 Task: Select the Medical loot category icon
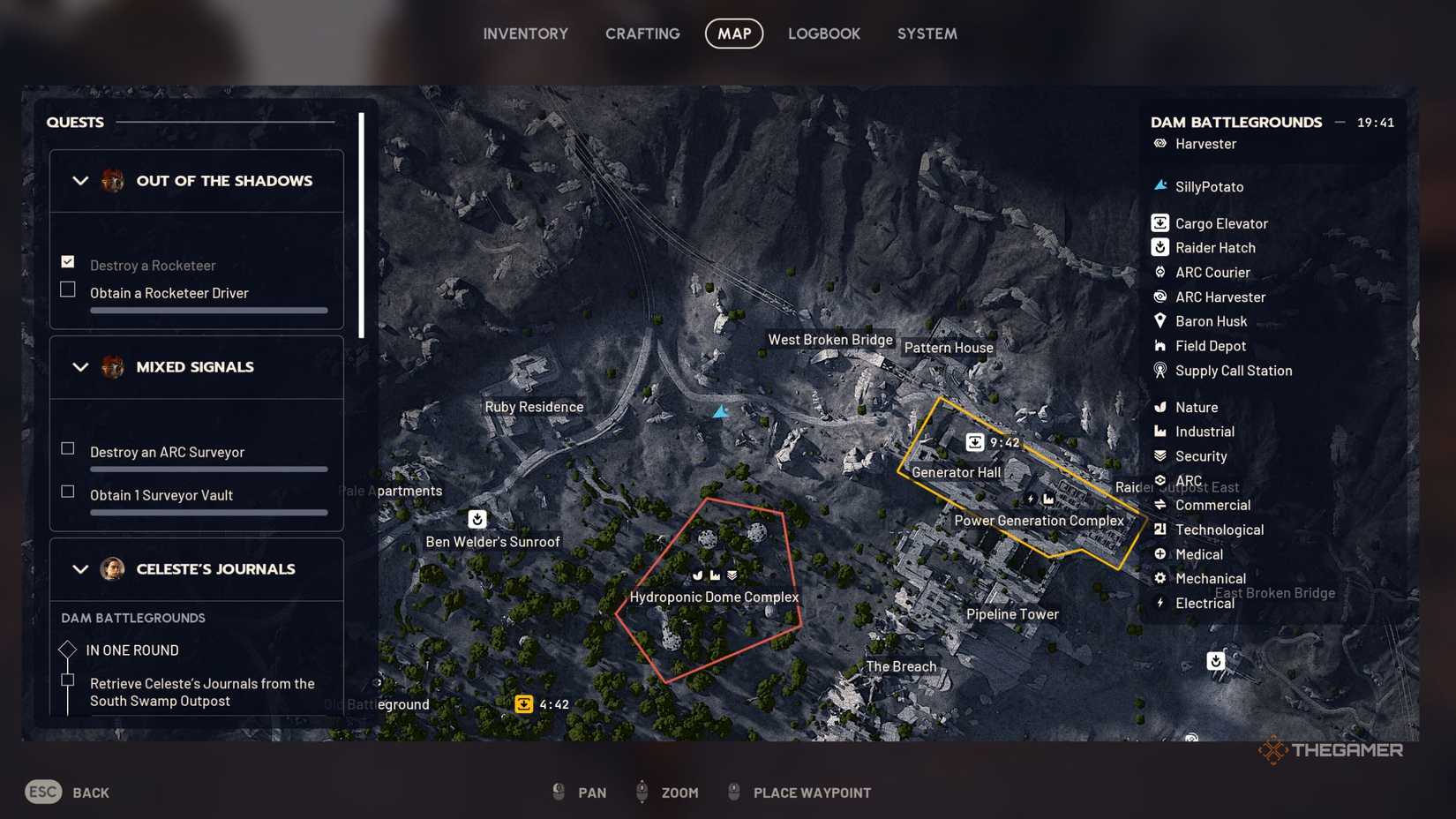pos(1159,554)
